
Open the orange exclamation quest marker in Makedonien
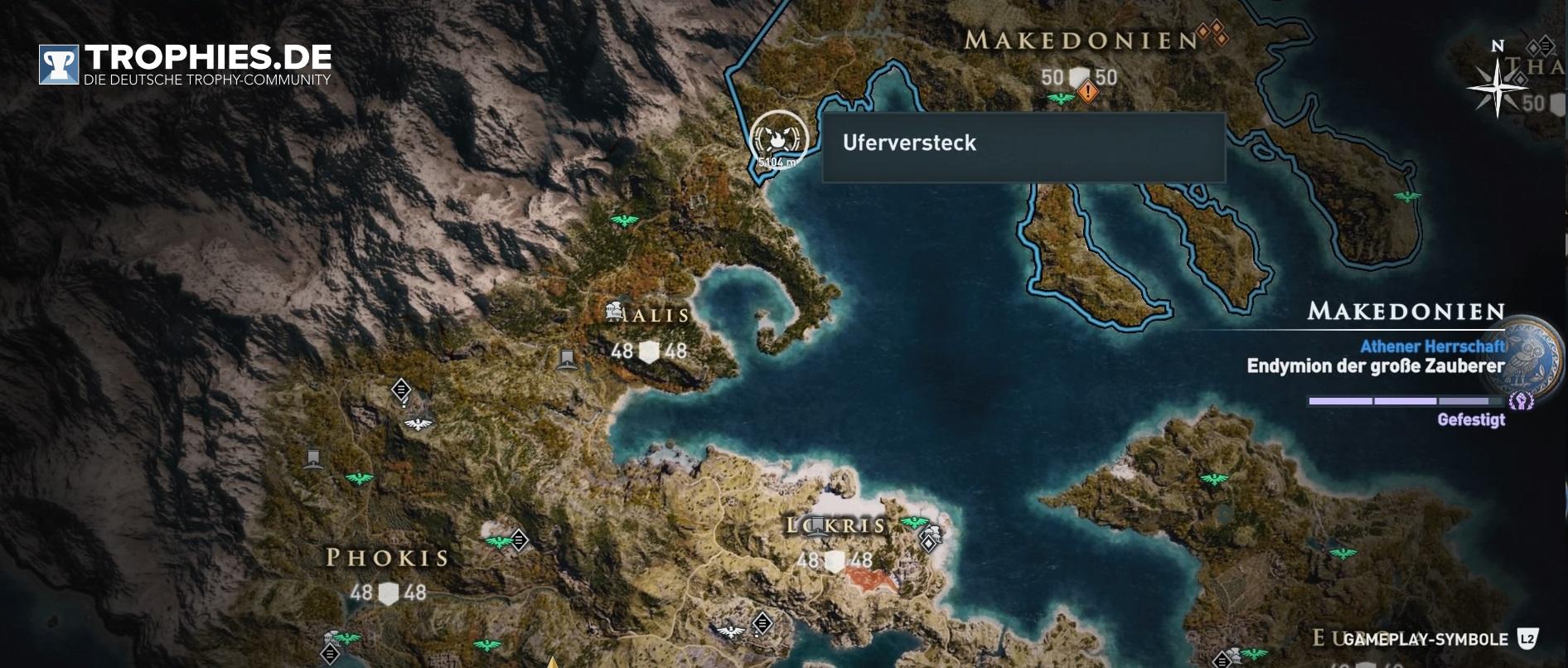tap(1087, 92)
